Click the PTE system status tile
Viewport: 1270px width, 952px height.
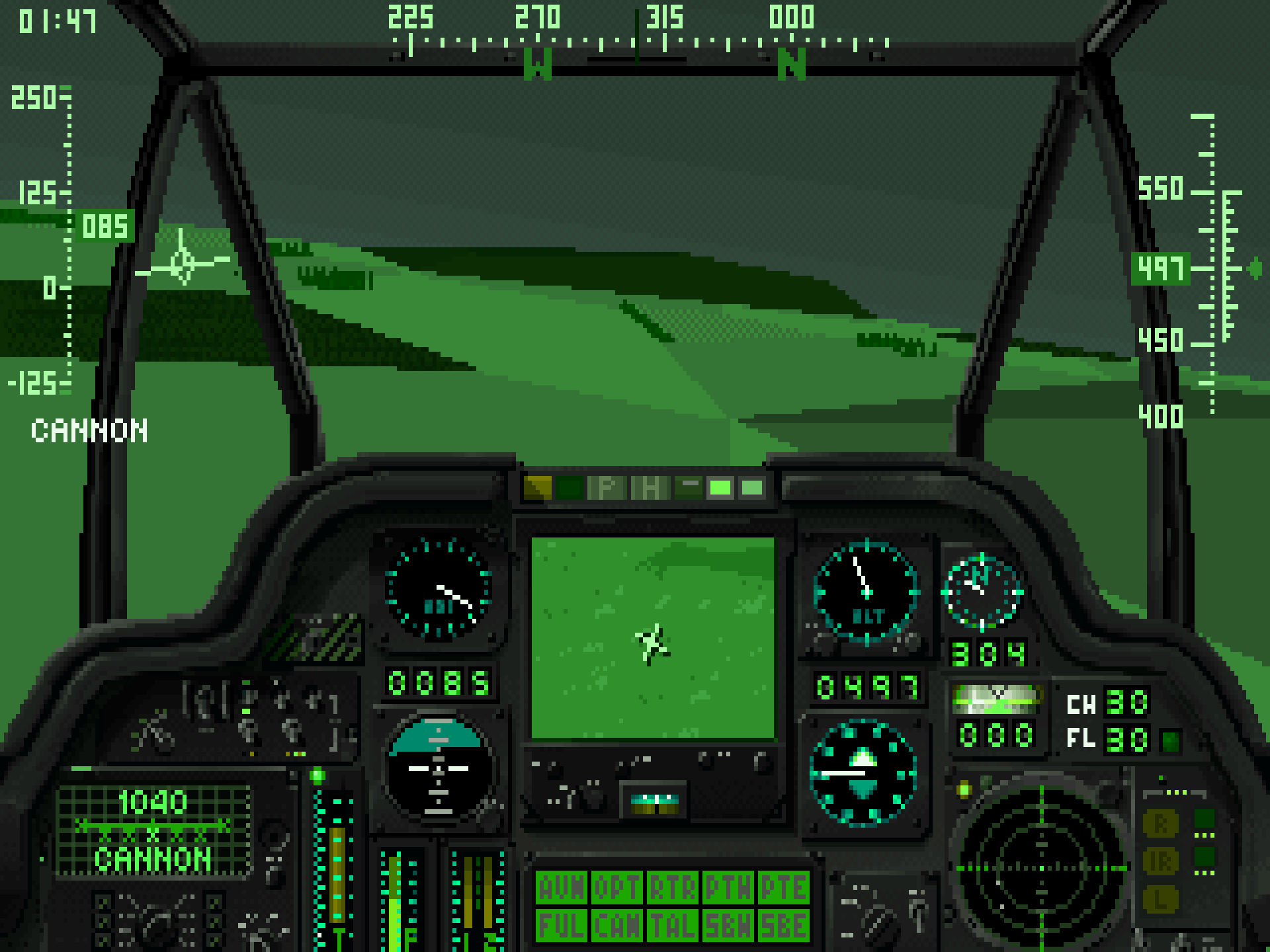[783, 889]
